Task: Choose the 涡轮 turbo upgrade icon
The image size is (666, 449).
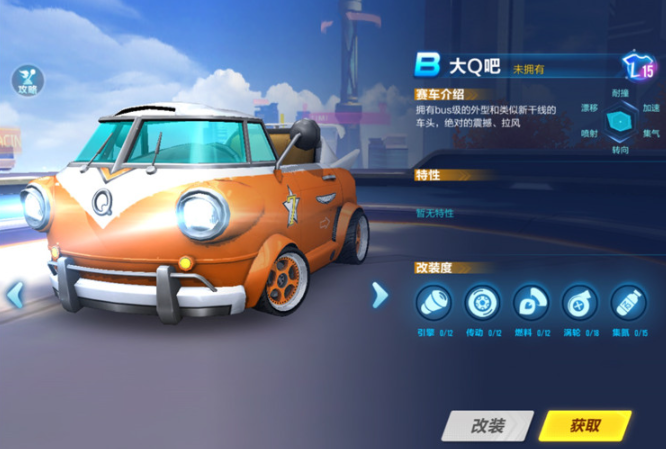Action: [579, 303]
